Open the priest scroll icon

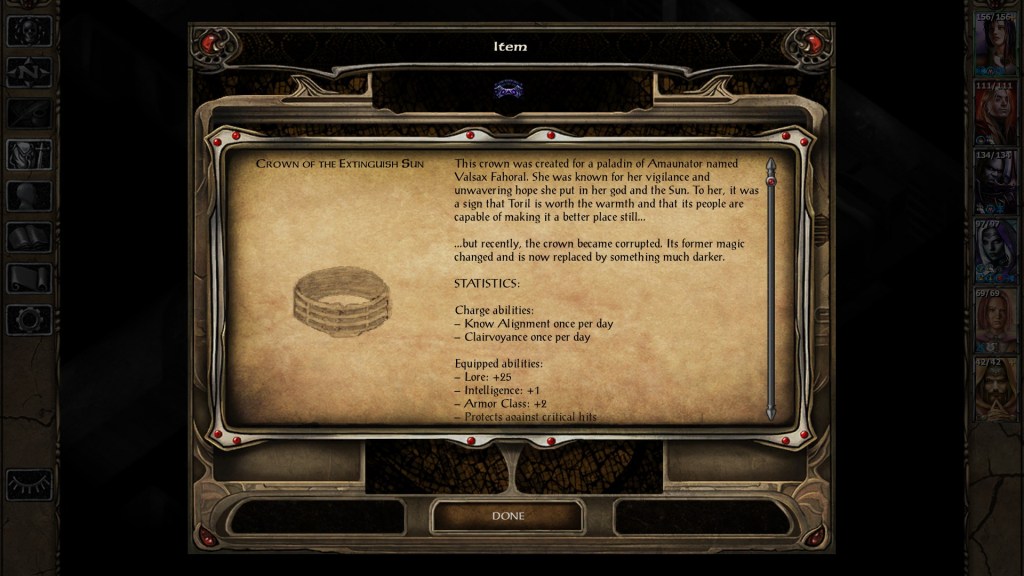click(x=29, y=278)
